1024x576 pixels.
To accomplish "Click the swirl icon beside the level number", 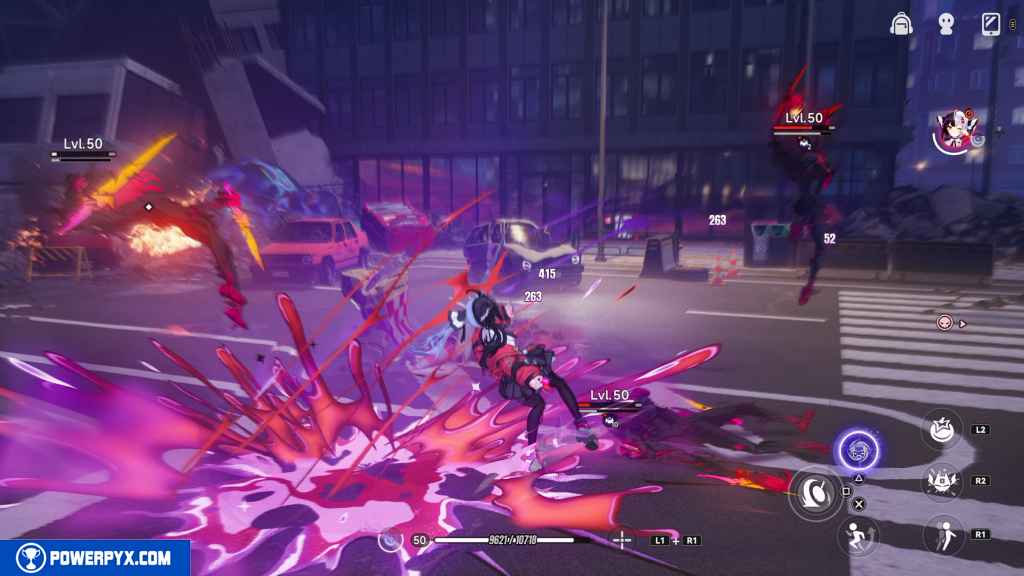I will 391,540.
